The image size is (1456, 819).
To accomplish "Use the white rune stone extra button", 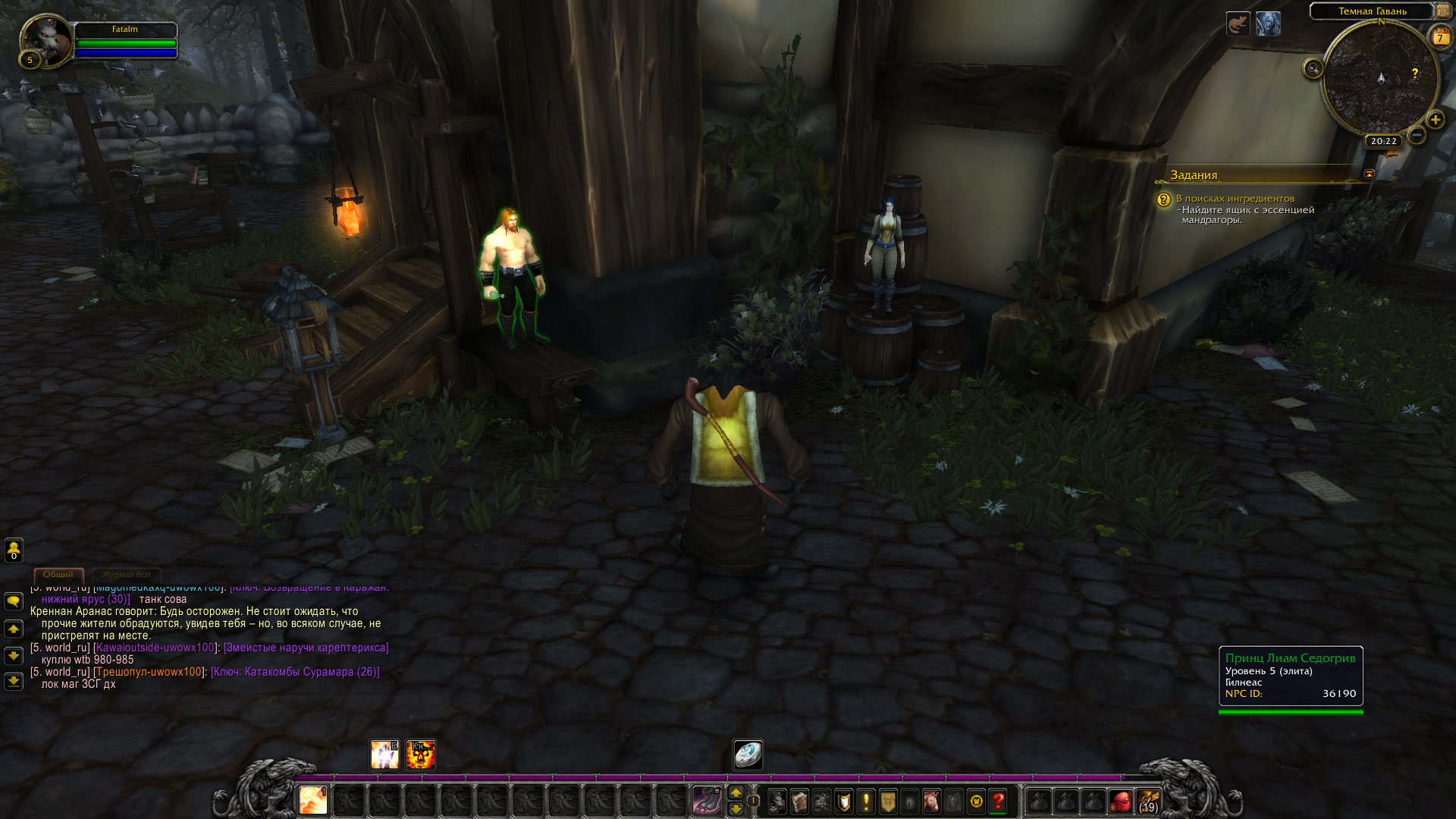I will [x=748, y=755].
